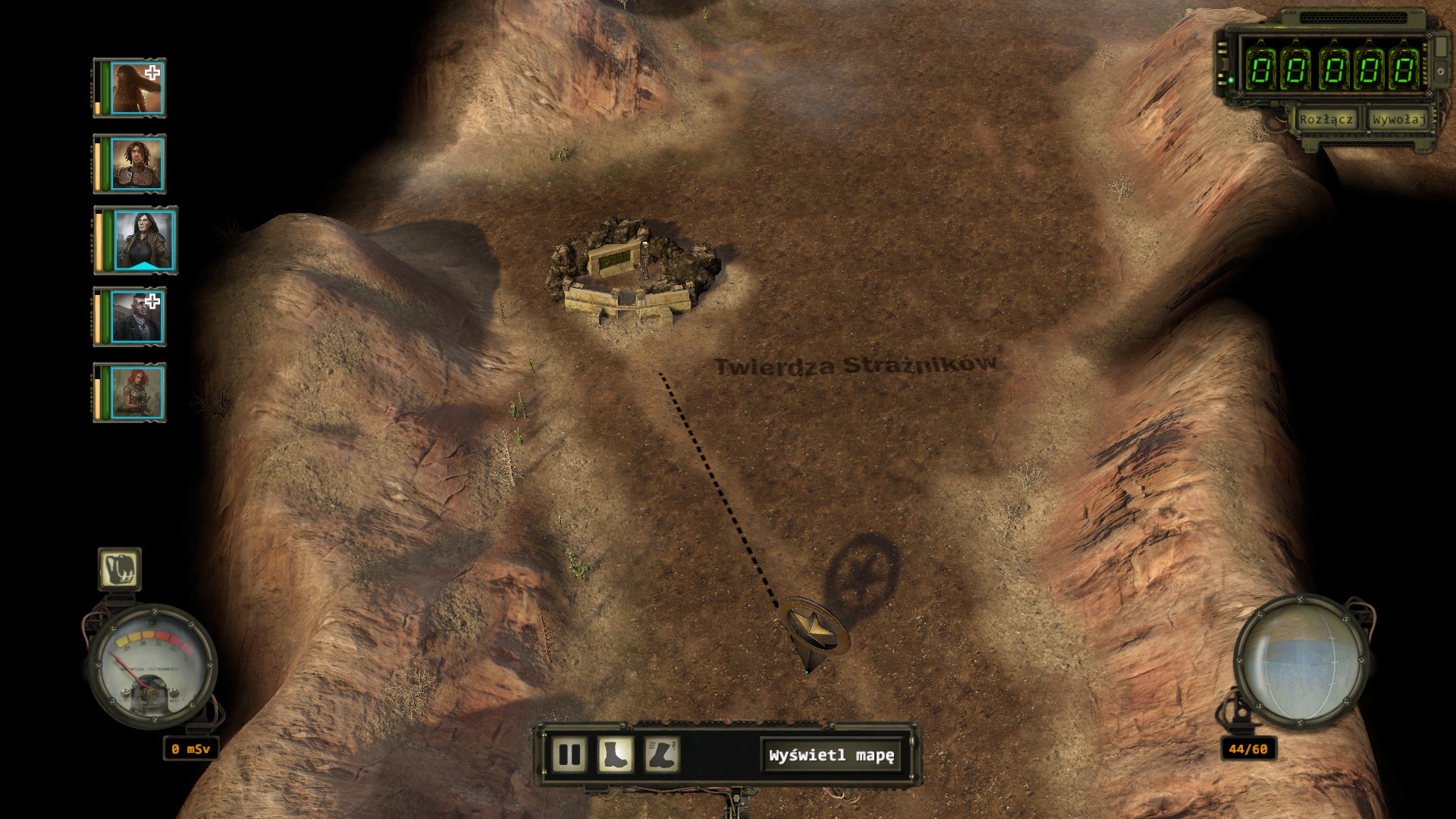Click Wywołaj on the radio
Image resolution: width=1456 pixels, height=819 pixels.
[1398, 120]
